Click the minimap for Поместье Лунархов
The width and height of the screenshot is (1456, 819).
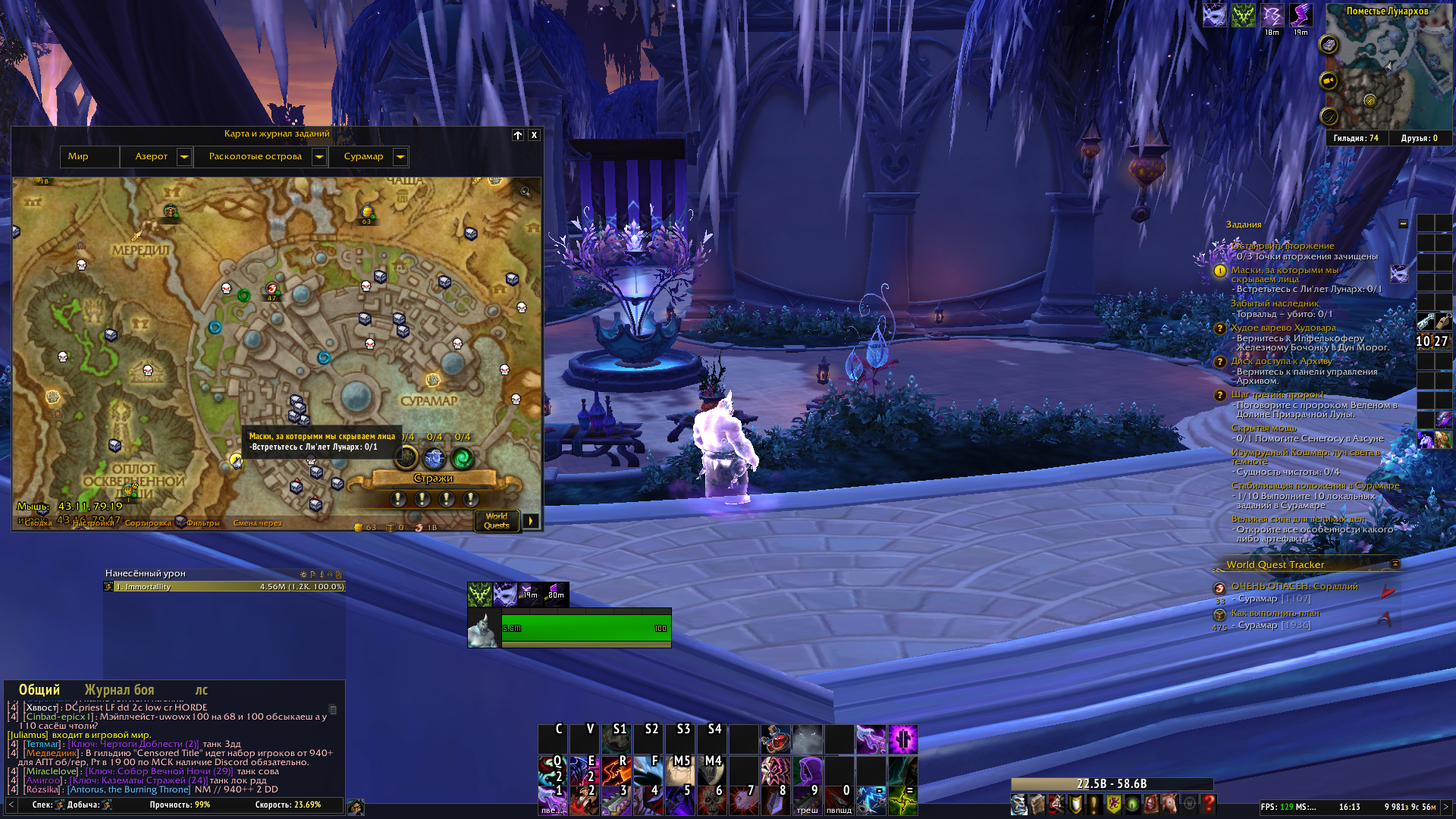pyautogui.click(x=1387, y=72)
